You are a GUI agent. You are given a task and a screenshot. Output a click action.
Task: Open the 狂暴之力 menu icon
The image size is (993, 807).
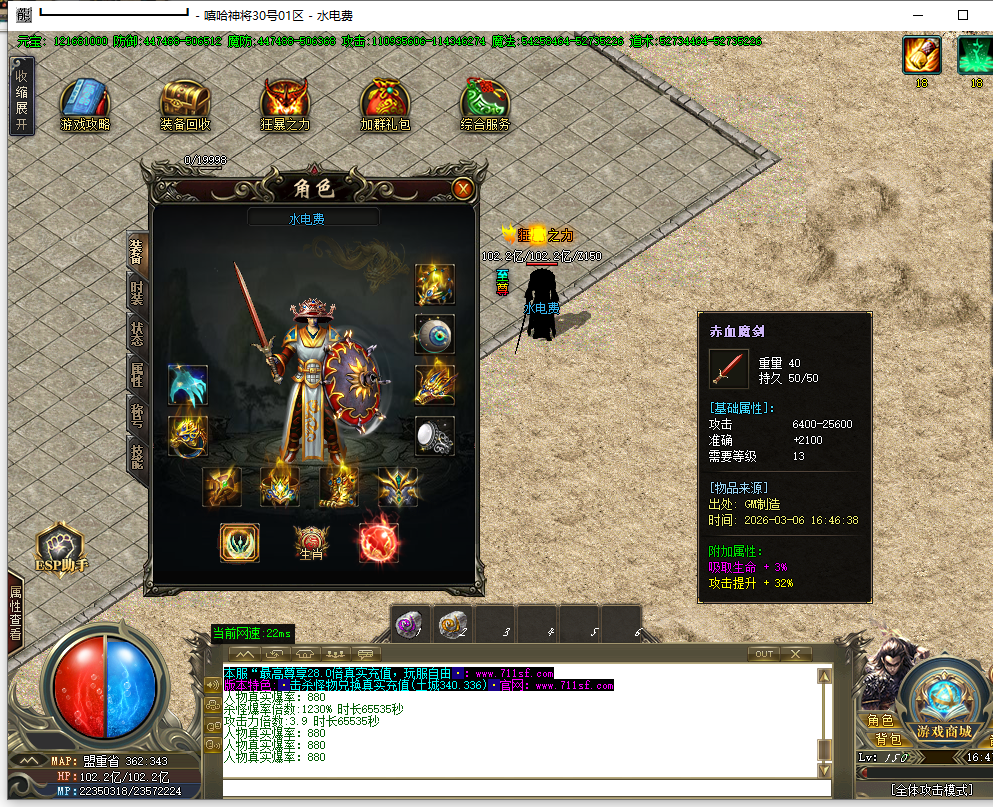tap(285, 104)
